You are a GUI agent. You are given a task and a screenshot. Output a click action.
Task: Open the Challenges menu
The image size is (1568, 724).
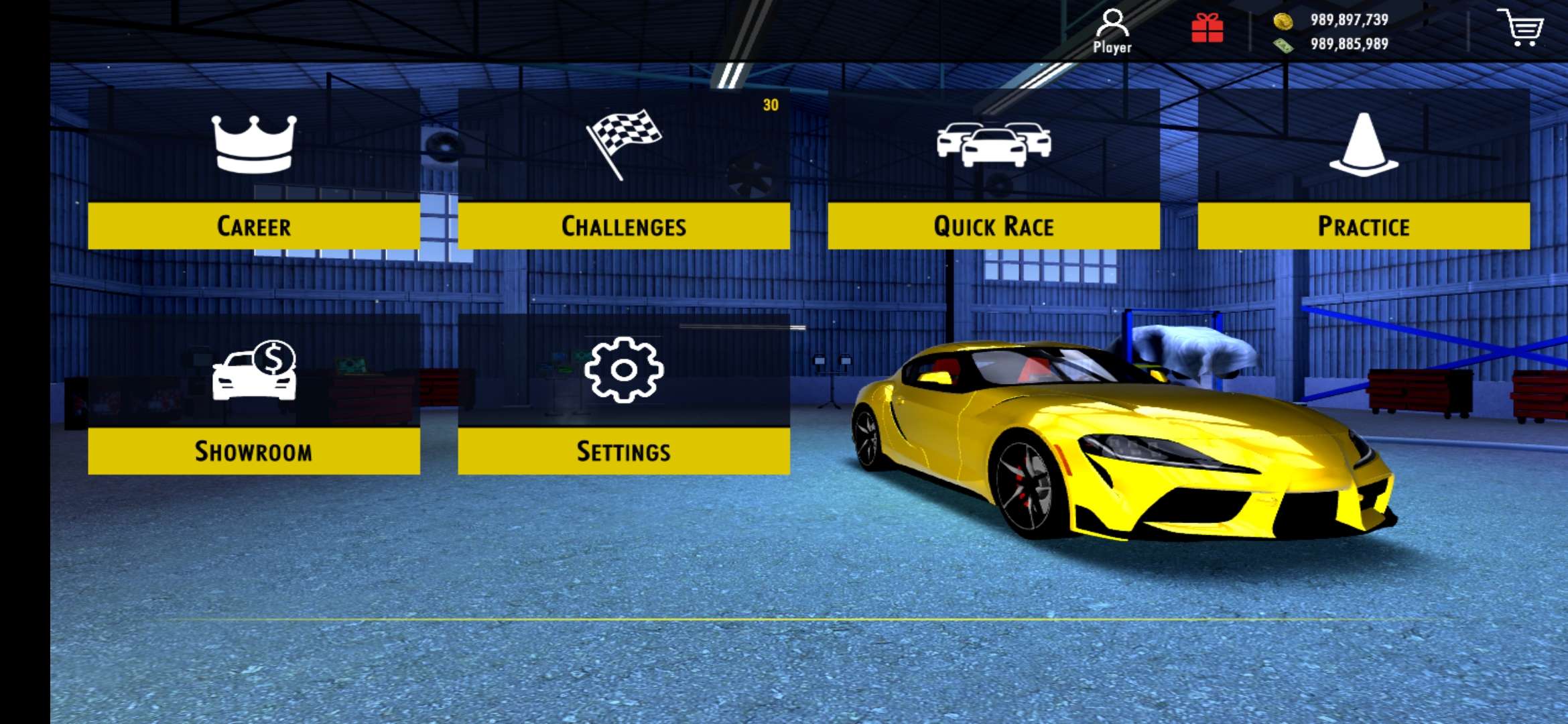625,227
